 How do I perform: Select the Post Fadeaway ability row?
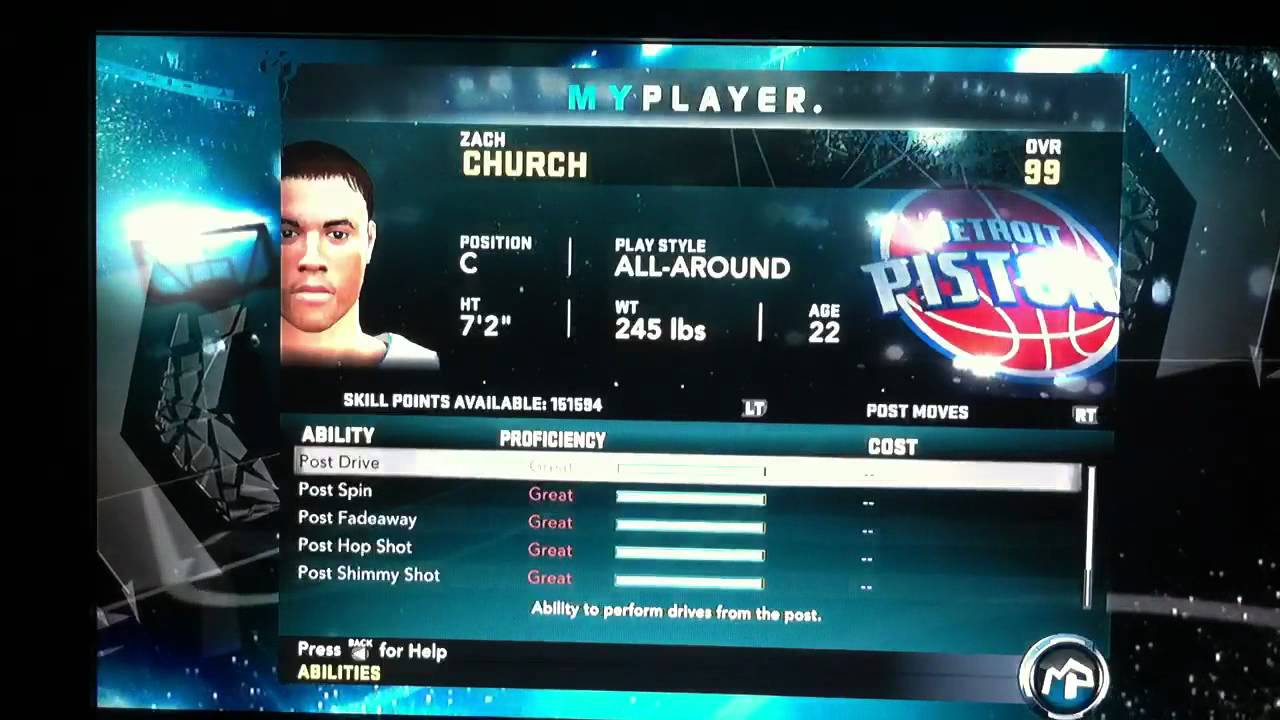(357, 519)
